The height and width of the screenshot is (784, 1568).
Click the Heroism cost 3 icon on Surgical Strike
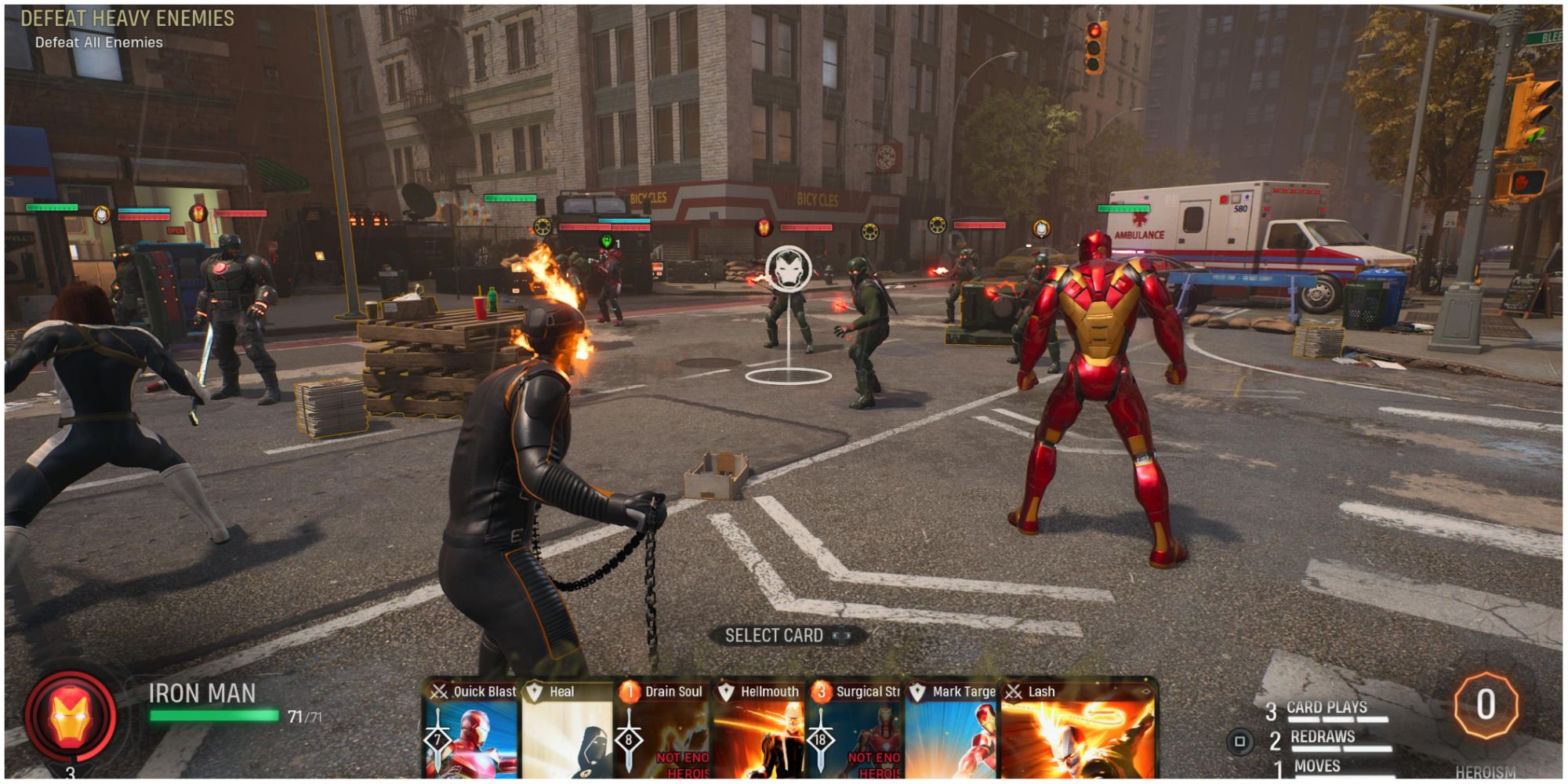tap(821, 691)
